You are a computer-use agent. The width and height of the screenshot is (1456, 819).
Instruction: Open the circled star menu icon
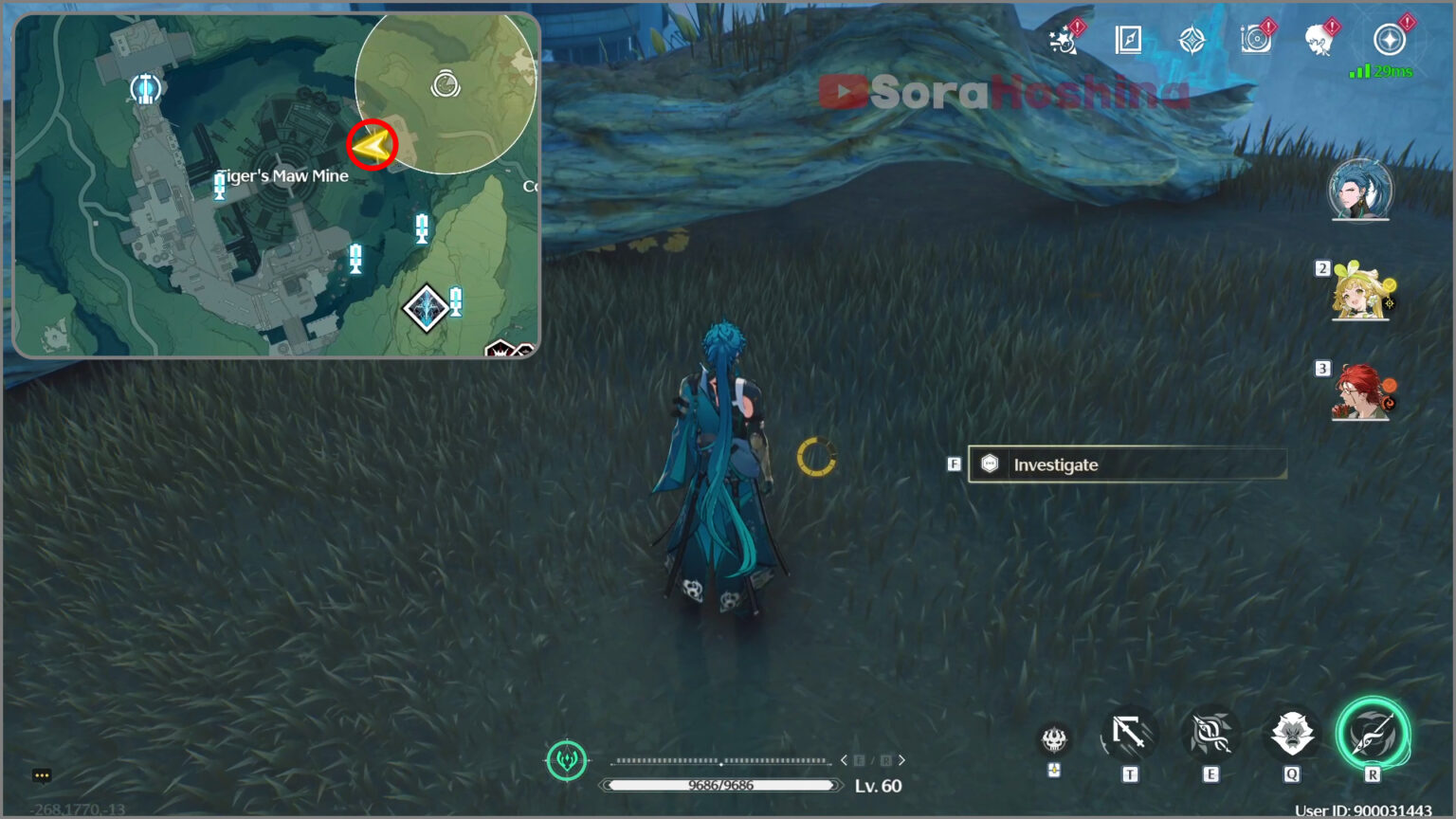coord(1390,40)
